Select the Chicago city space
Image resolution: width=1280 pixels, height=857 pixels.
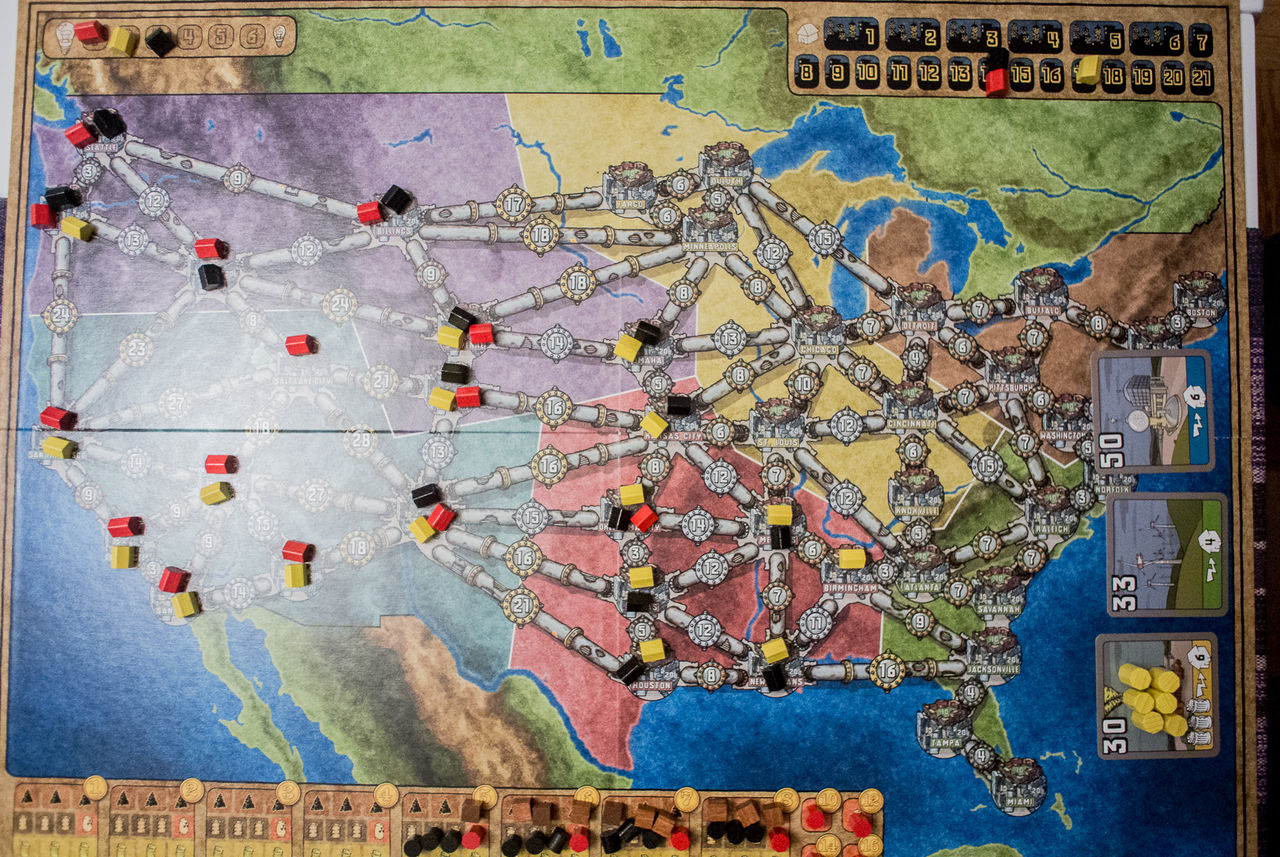819,330
